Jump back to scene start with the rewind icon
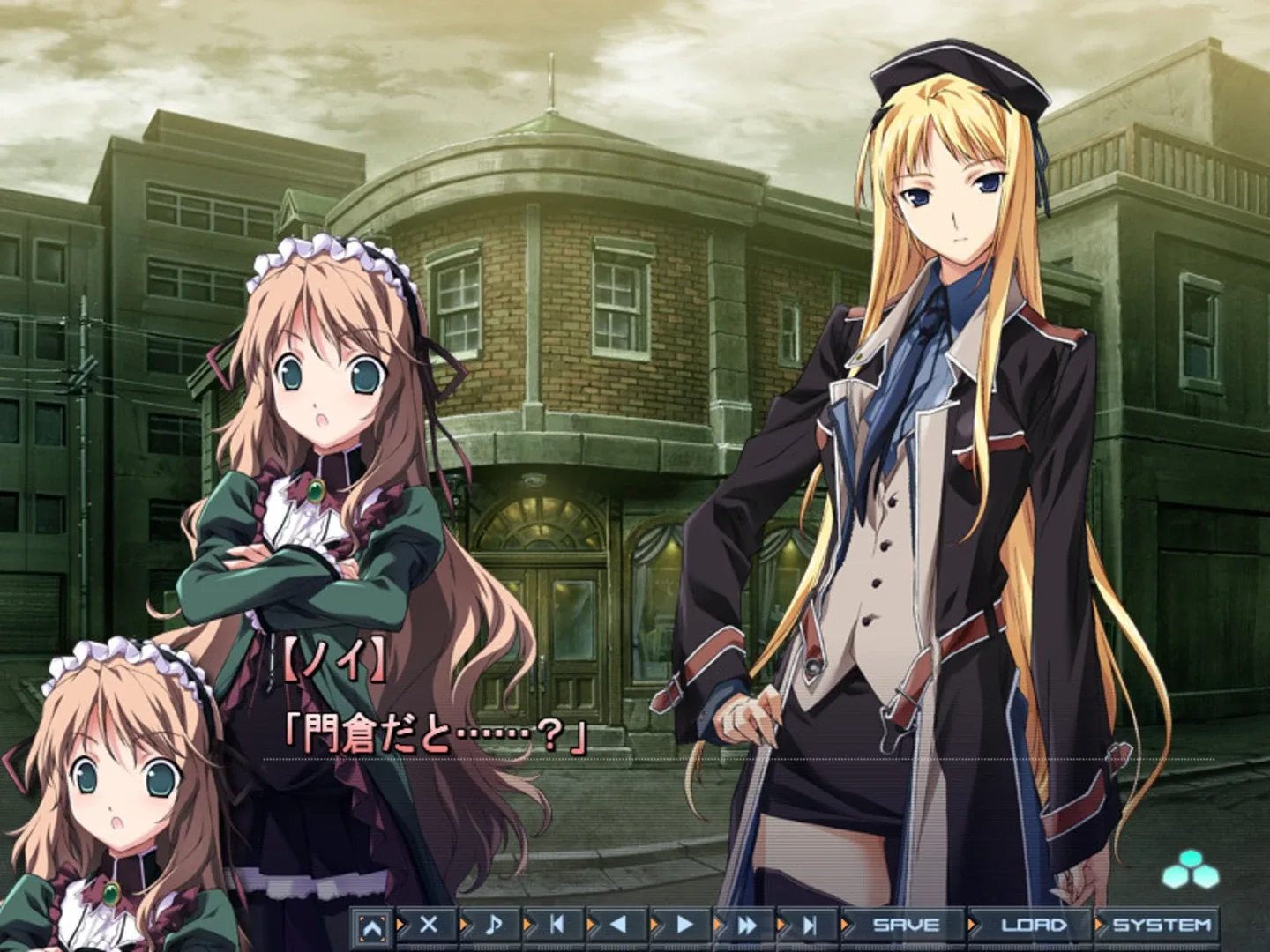 point(556,926)
